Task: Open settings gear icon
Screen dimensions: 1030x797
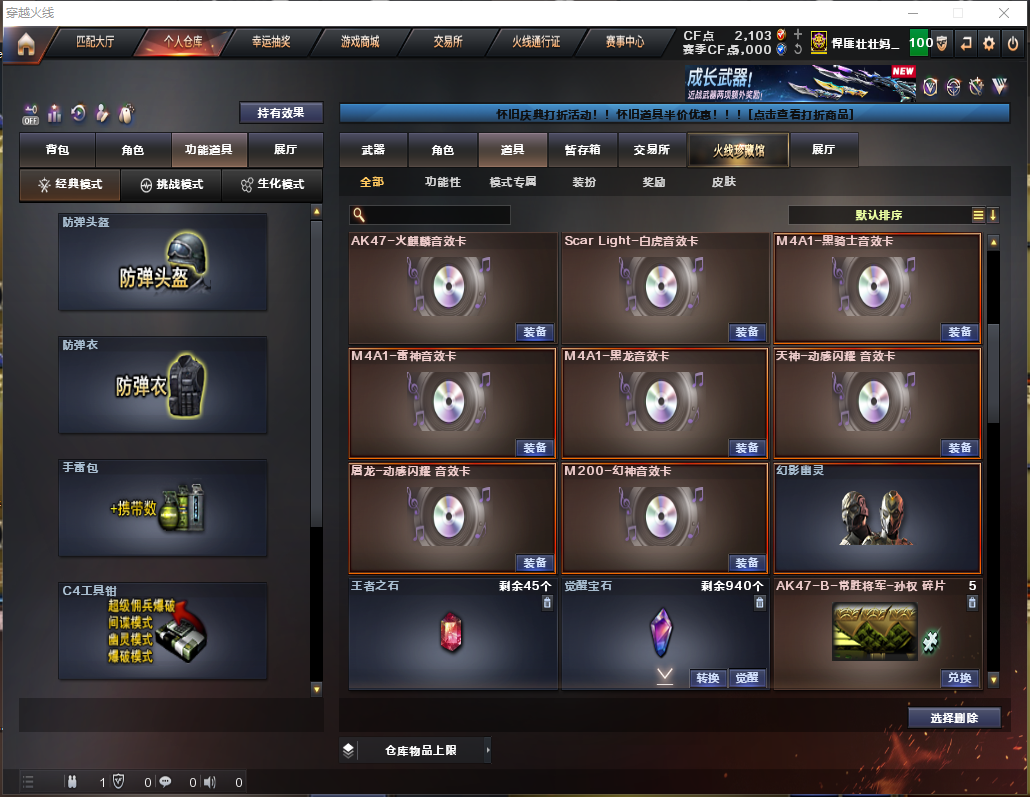Action: coord(989,43)
